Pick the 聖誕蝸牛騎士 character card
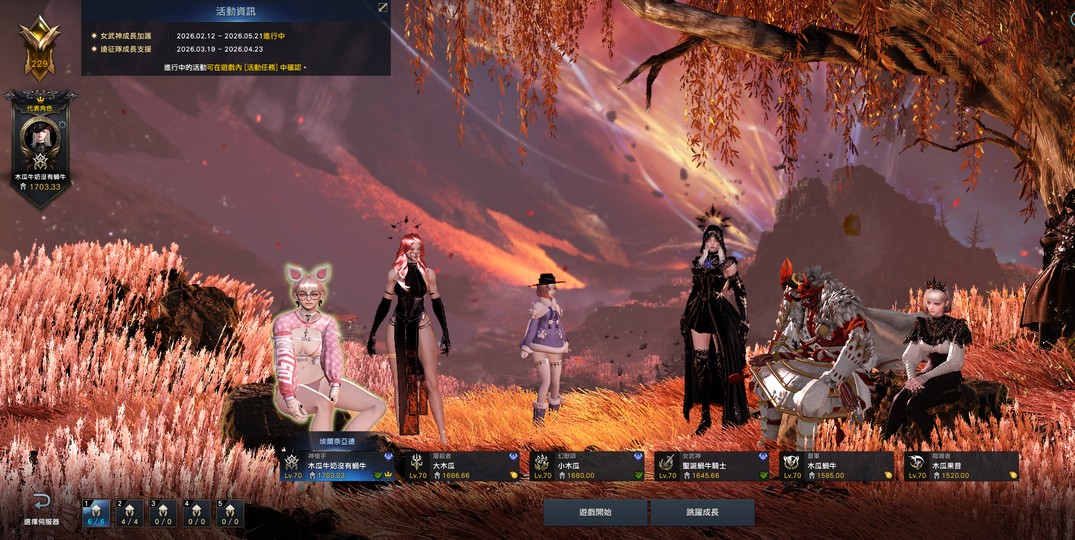This screenshot has height=540, width=1075. (712, 466)
